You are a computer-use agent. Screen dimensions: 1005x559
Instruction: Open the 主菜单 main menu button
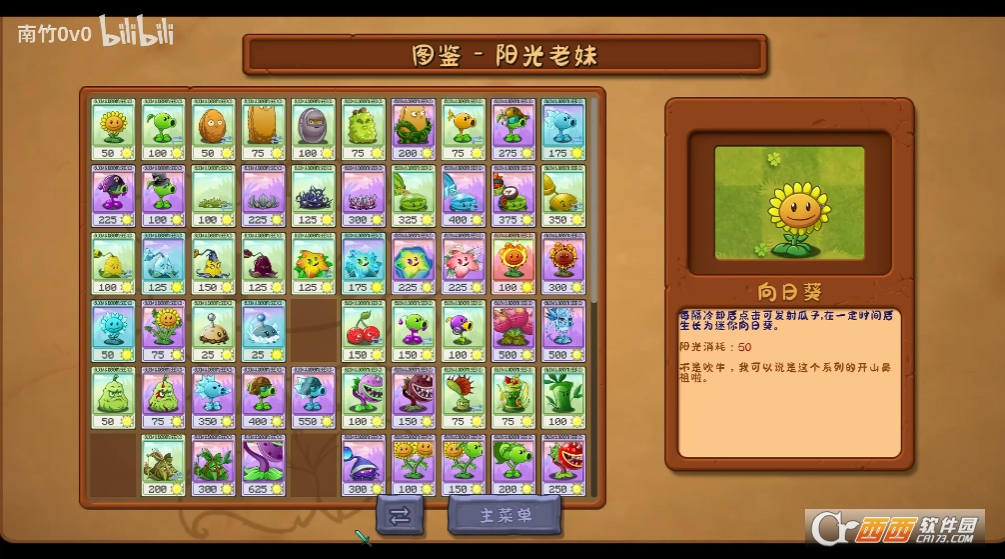pyautogui.click(x=505, y=516)
